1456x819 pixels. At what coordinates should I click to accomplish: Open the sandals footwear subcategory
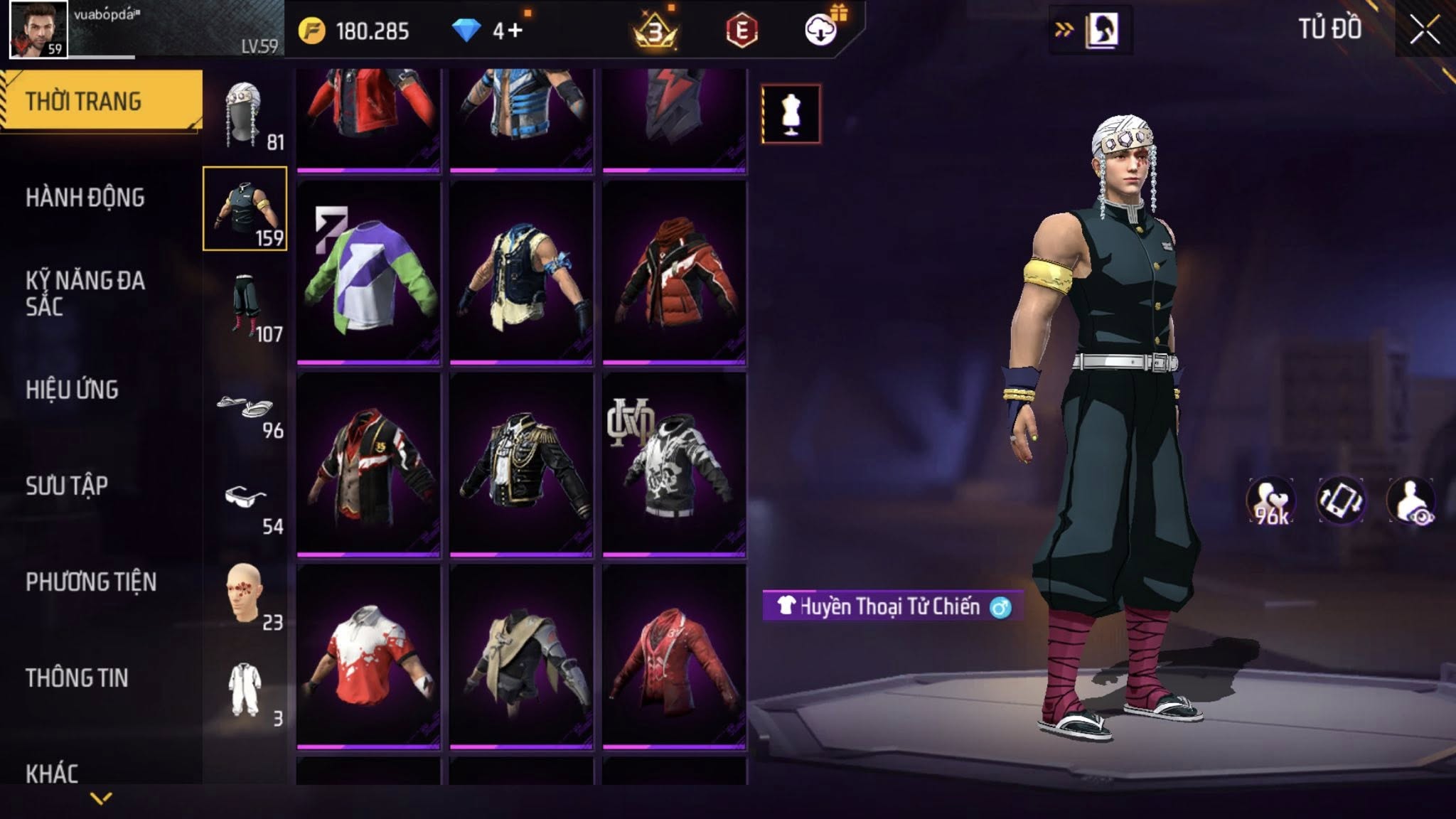click(x=245, y=411)
